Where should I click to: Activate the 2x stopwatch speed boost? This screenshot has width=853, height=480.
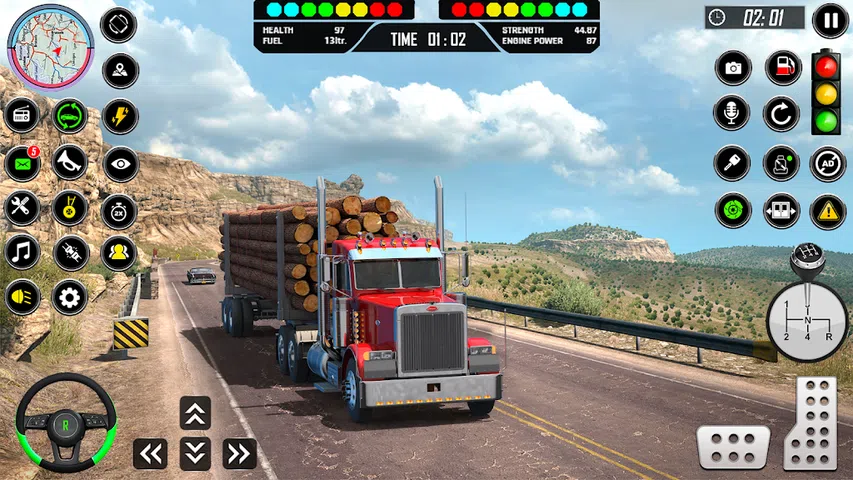[x=119, y=210]
